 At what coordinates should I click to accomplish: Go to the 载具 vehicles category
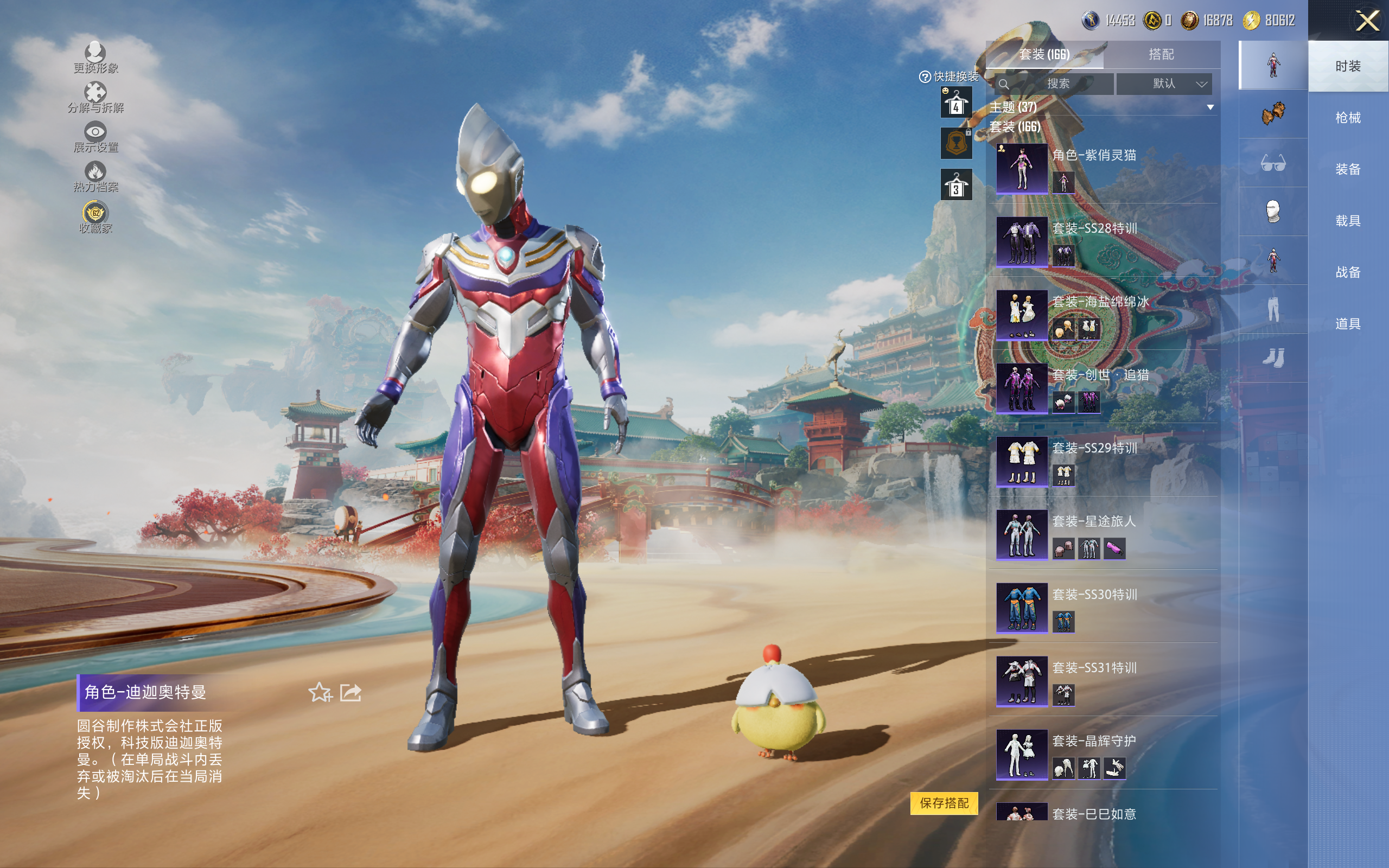point(1347,221)
